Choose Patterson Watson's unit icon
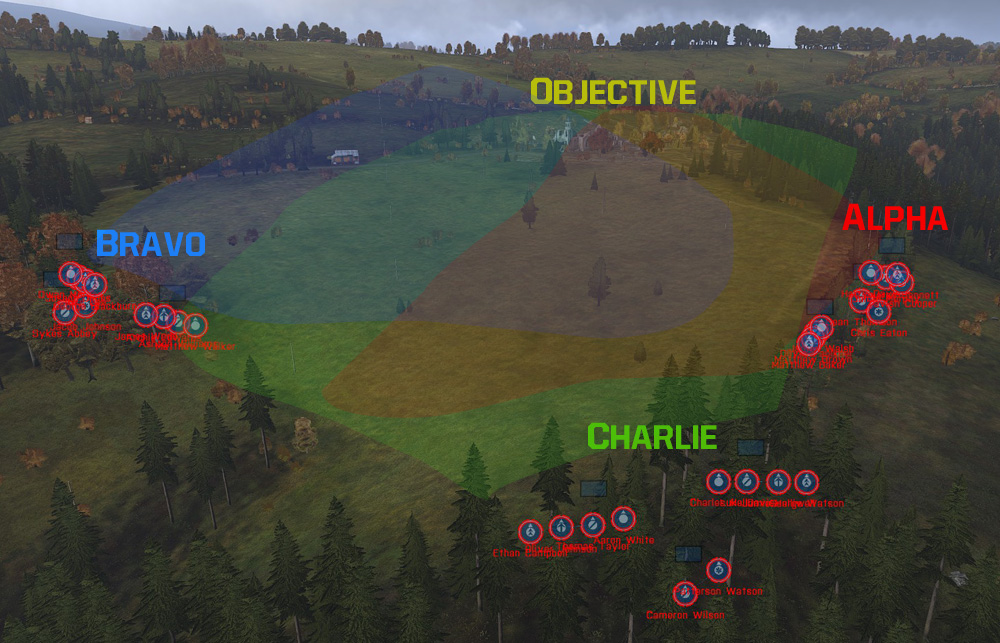Screen dimensions: 1000x643 point(718,570)
